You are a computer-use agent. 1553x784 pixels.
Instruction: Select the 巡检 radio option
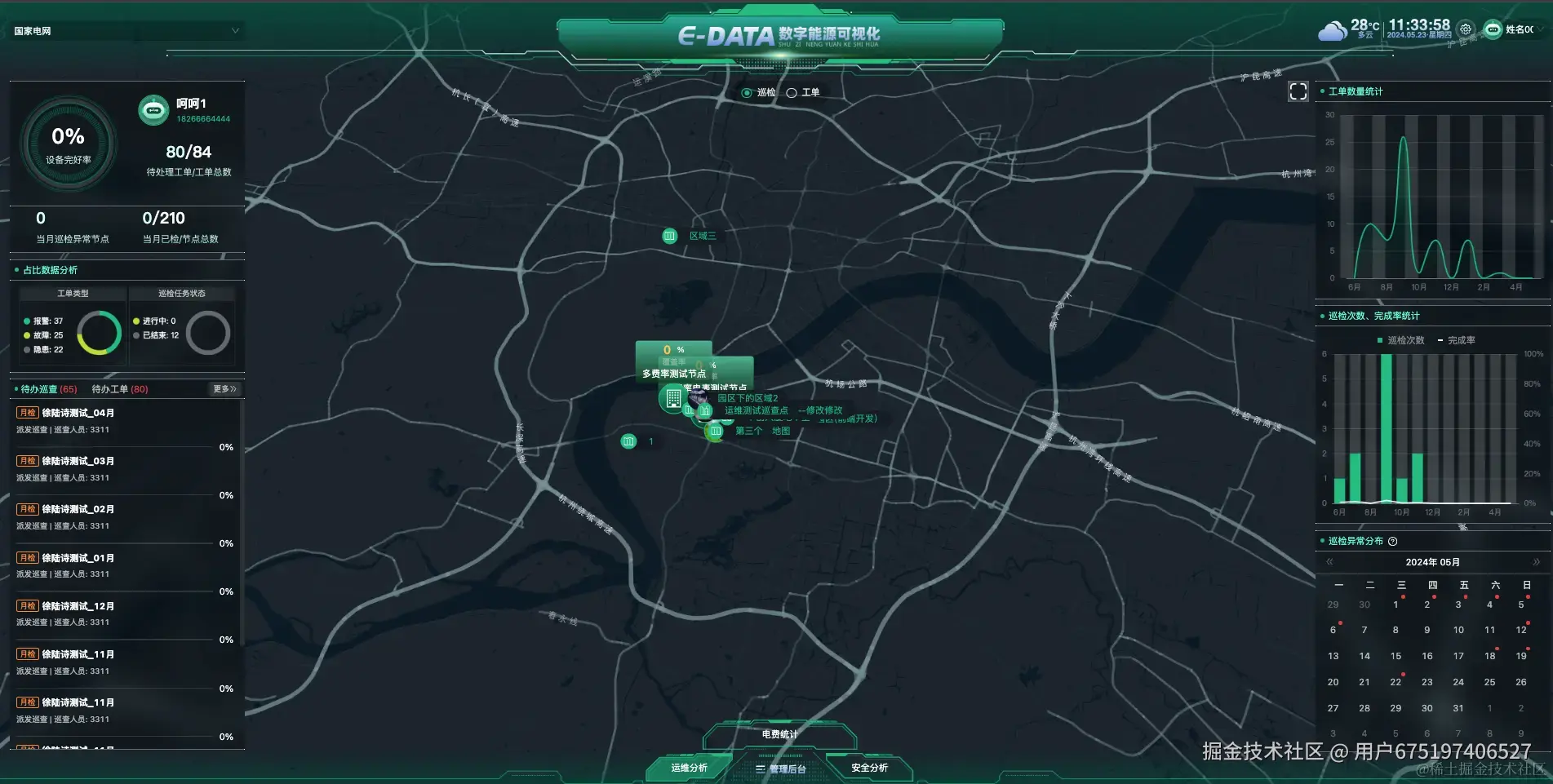coord(747,93)
